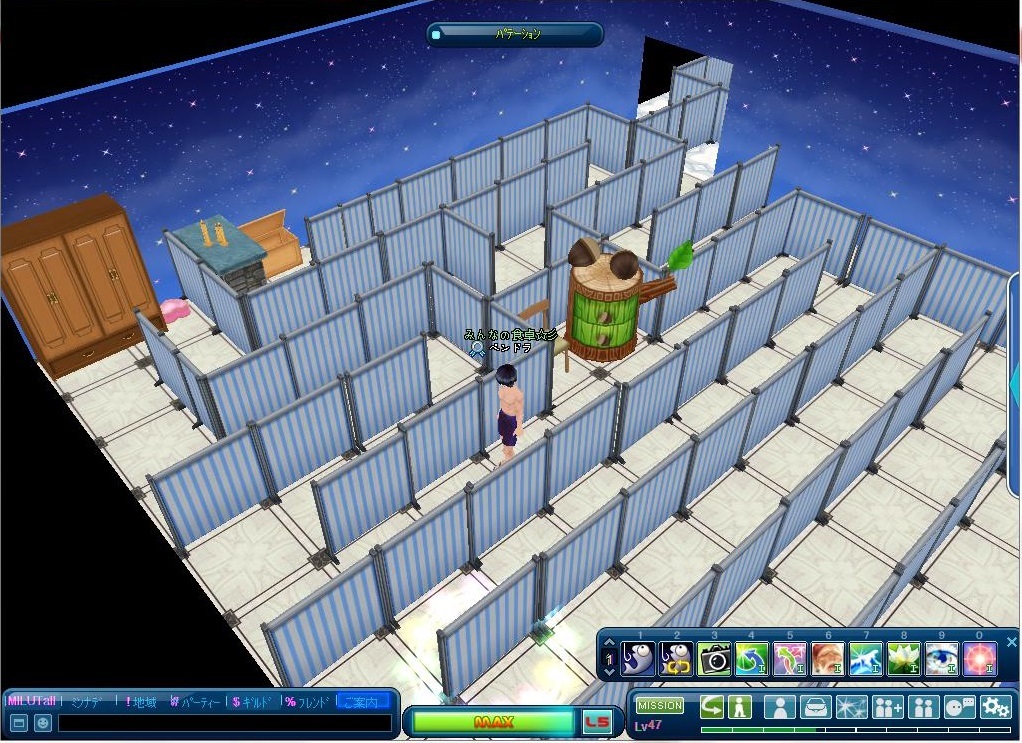Open the character profile silhouette button
This screenshot has height=743, width=1022.
tap(780, 707)
